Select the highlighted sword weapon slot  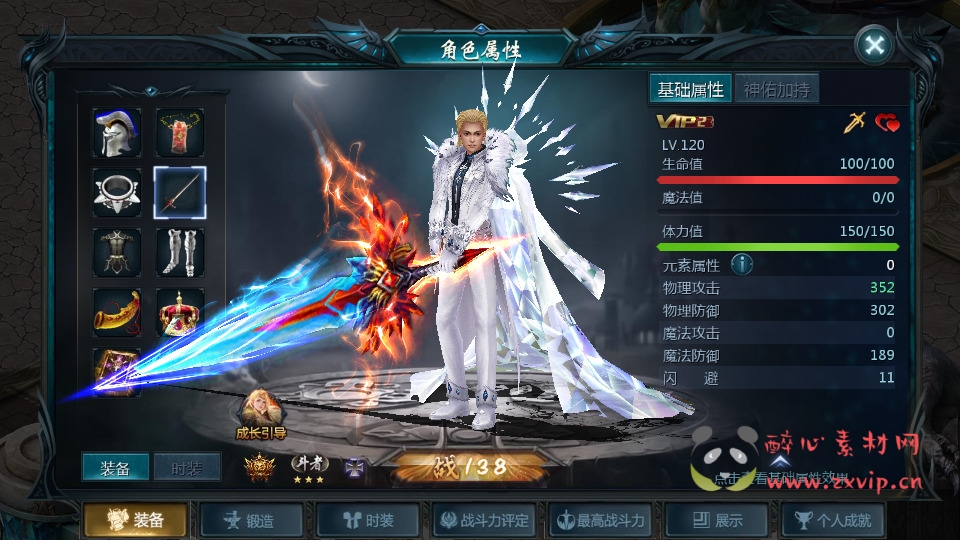pyautogui.click(x=180, y=193)
